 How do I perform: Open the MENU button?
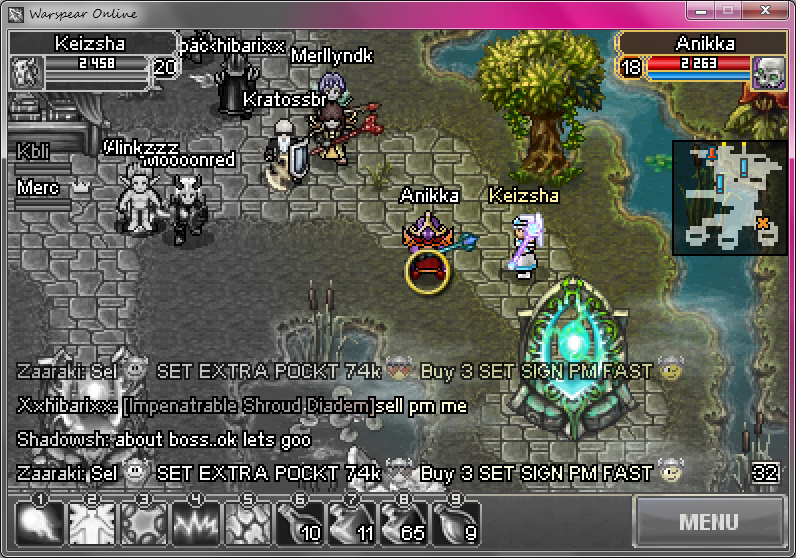pos(708,522)
